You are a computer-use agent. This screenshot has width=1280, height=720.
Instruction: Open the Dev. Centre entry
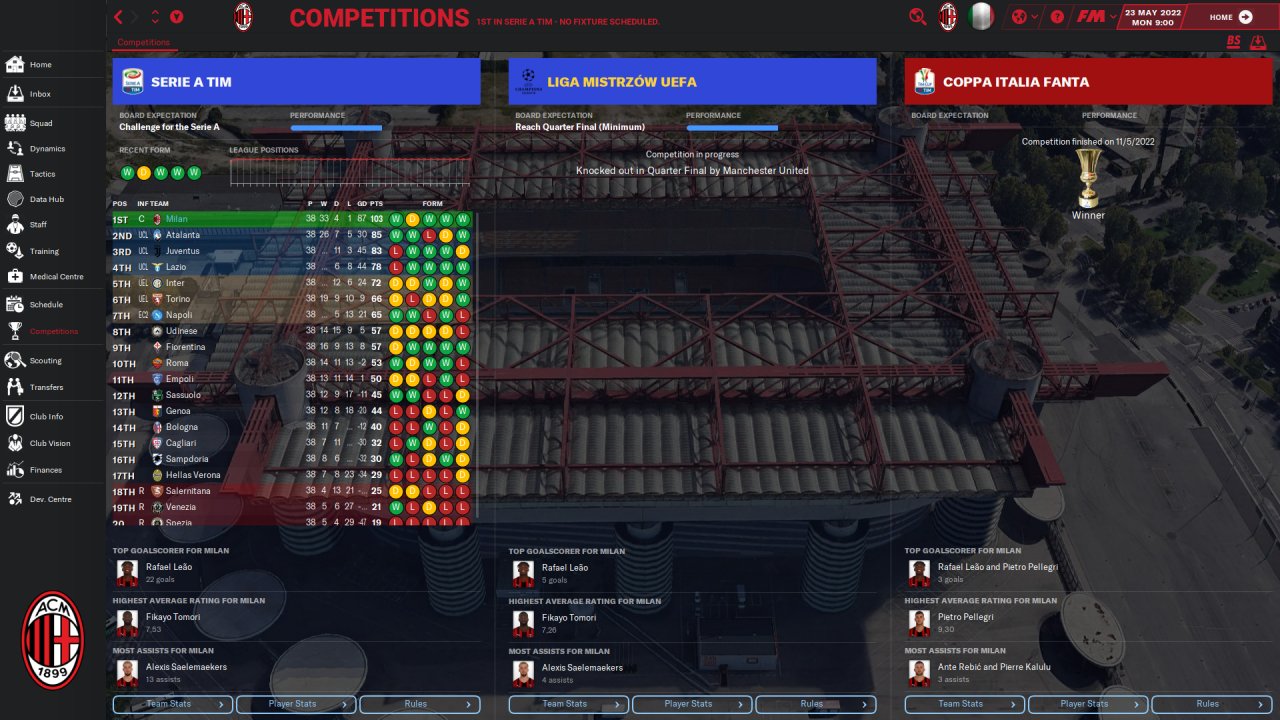tap(48, 498)
